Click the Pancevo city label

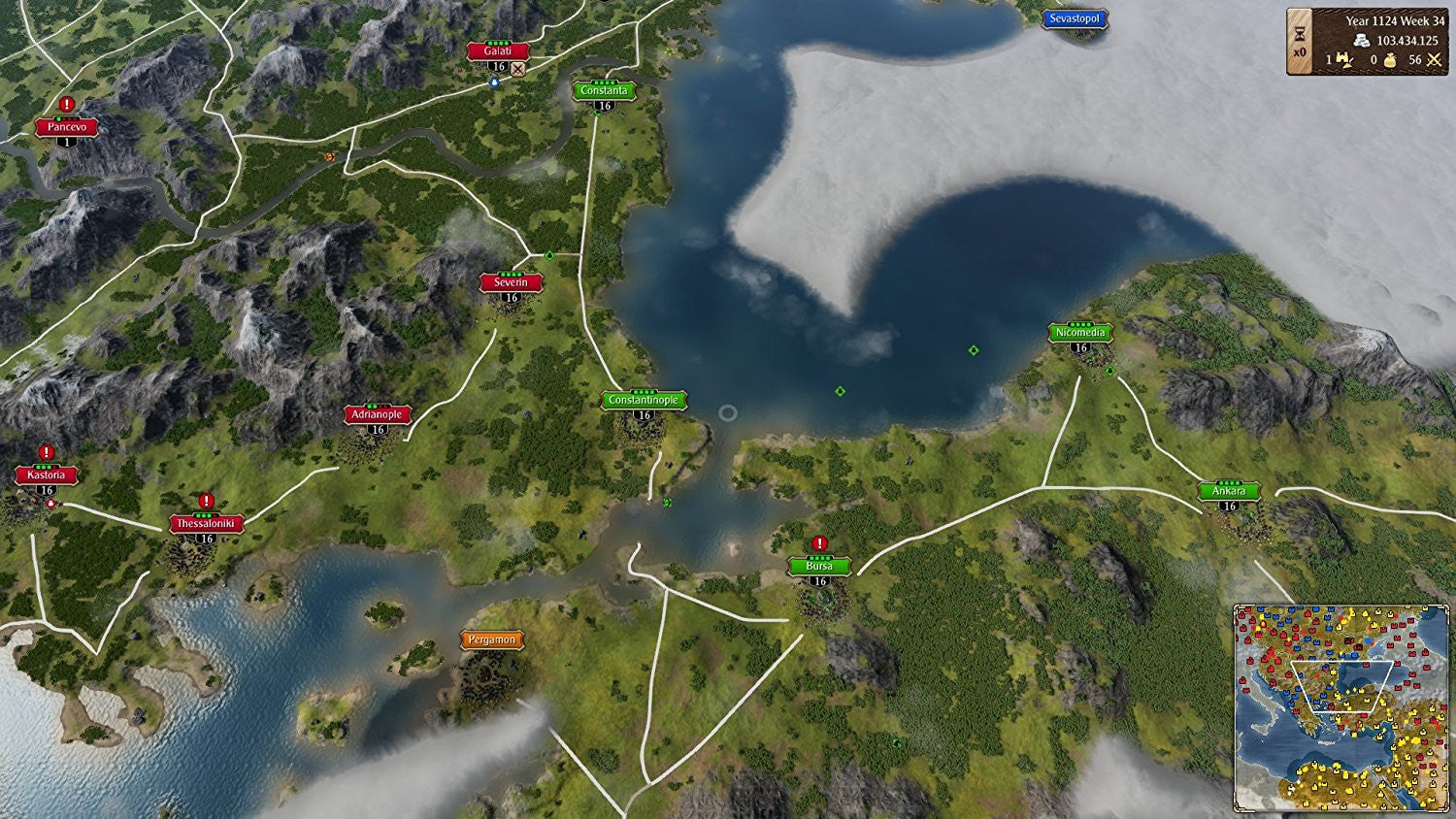point(67,126)
